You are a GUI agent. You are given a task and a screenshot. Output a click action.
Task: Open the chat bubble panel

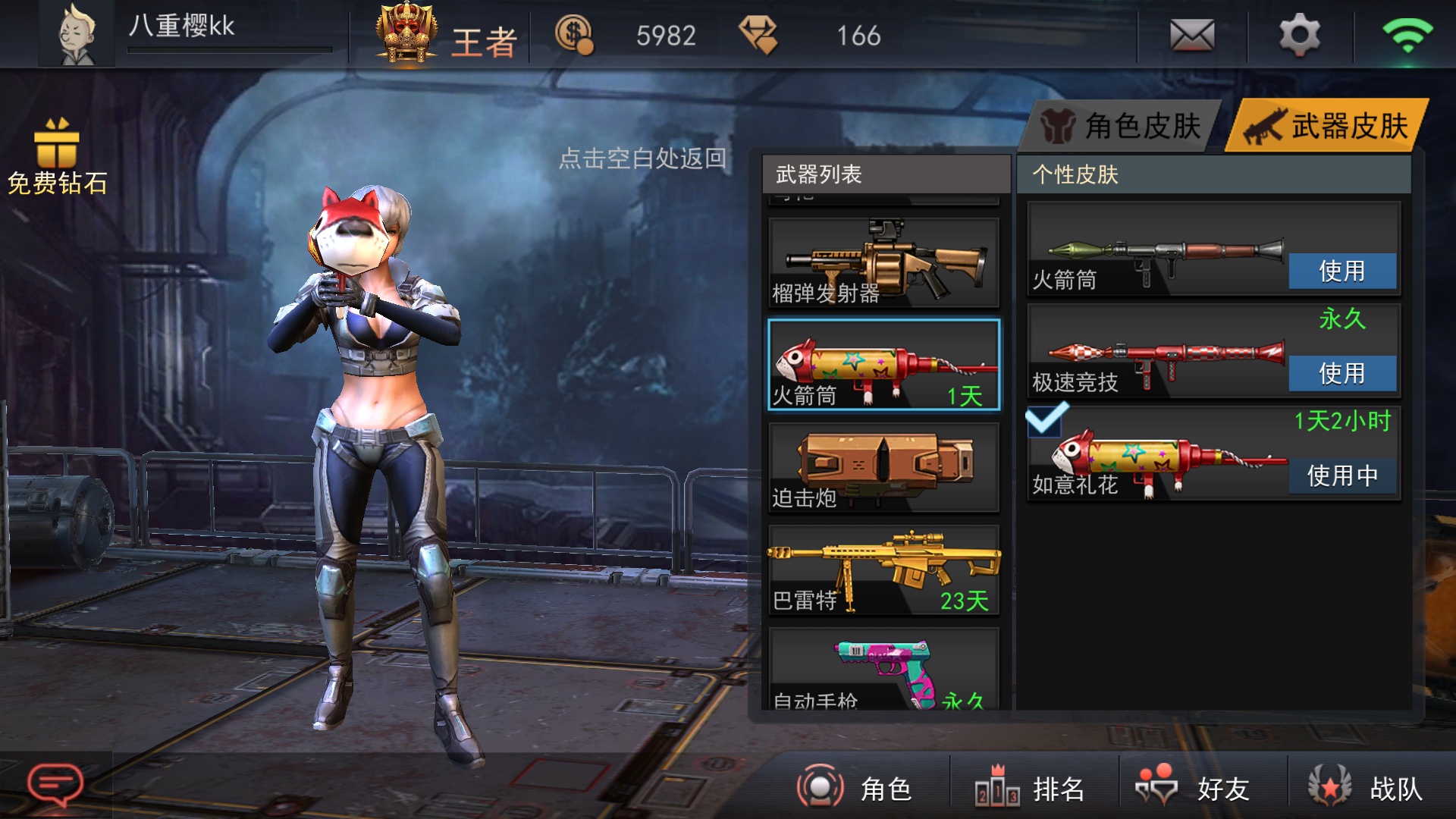55,779
